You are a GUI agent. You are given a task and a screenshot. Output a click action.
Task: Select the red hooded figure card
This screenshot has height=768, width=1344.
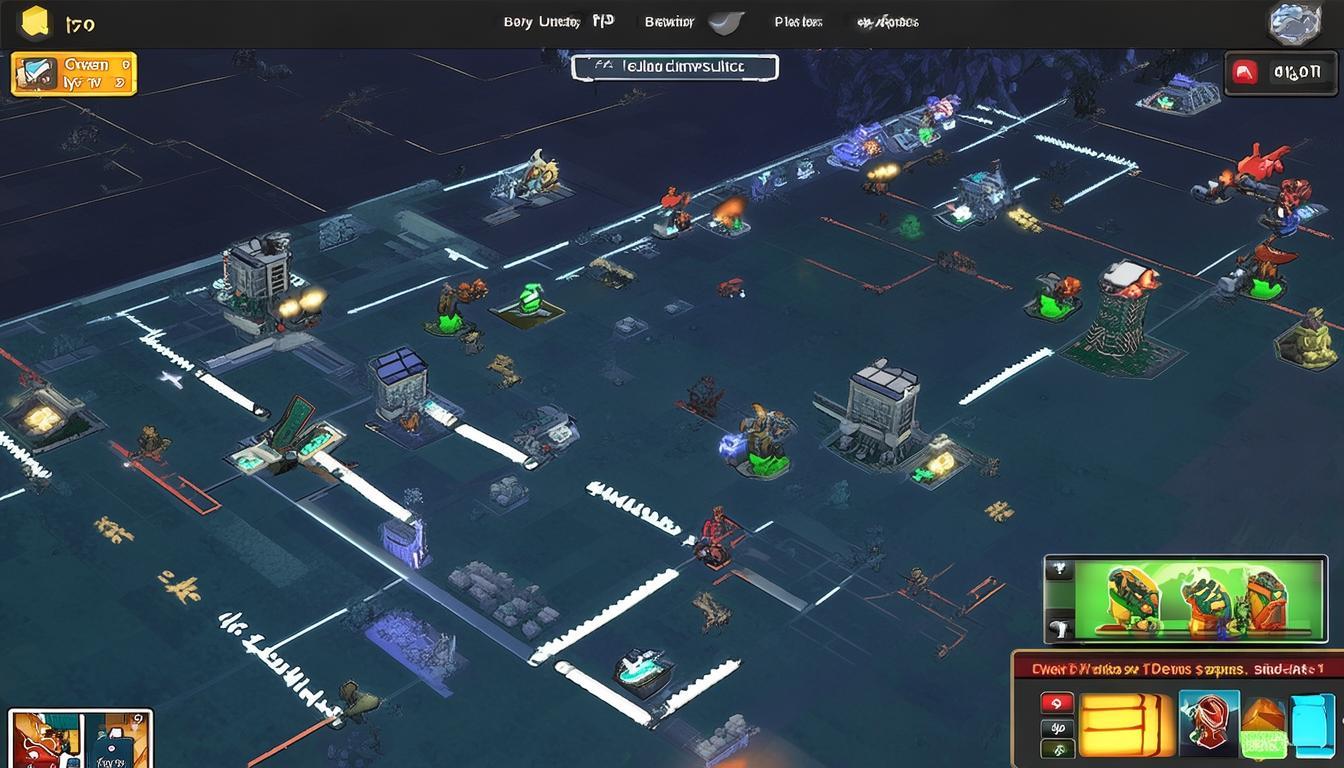pyautogui.click(x=1209, y=722)
